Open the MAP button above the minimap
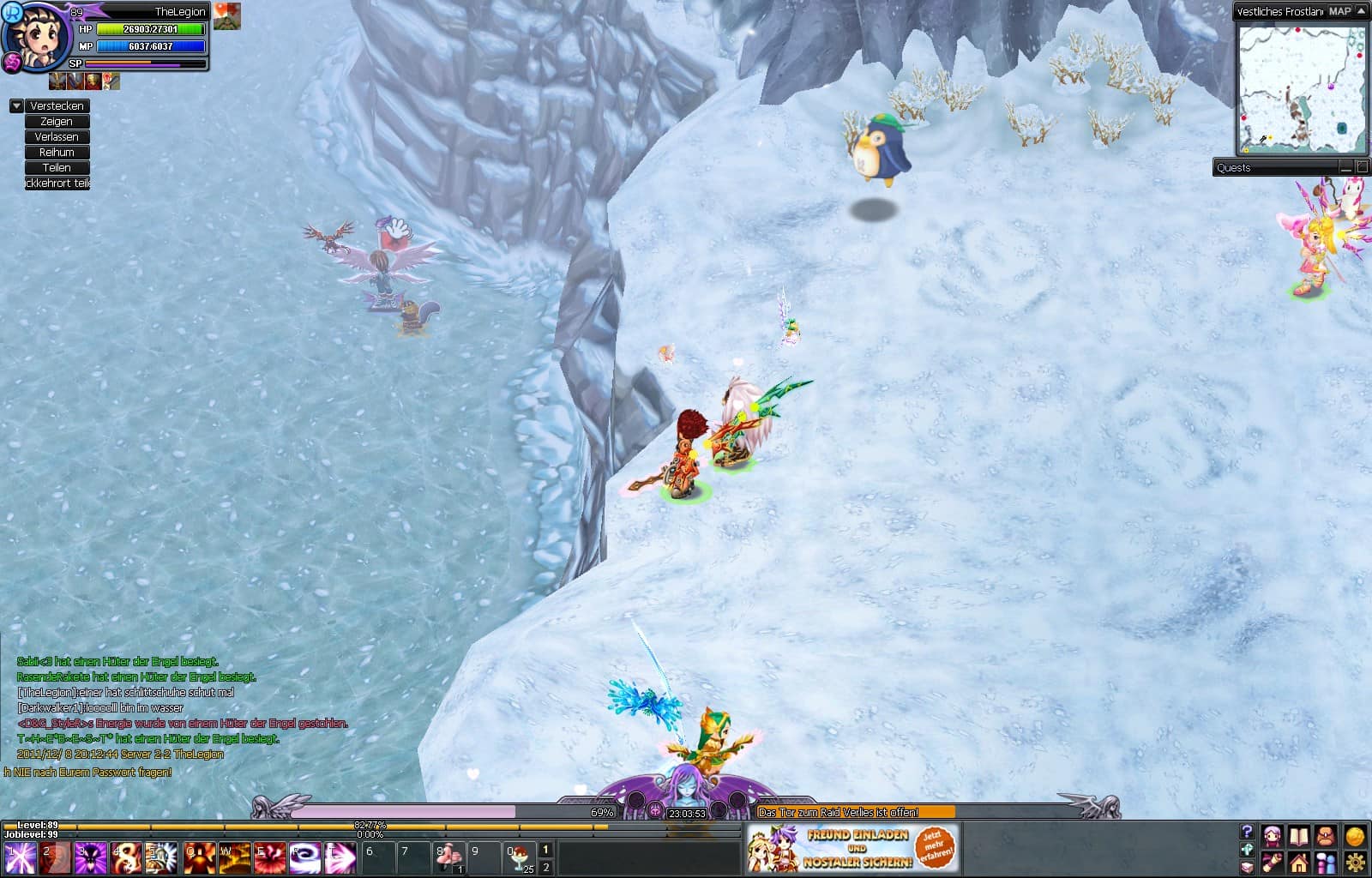The image size is (1372, 878). (1339, 11)
